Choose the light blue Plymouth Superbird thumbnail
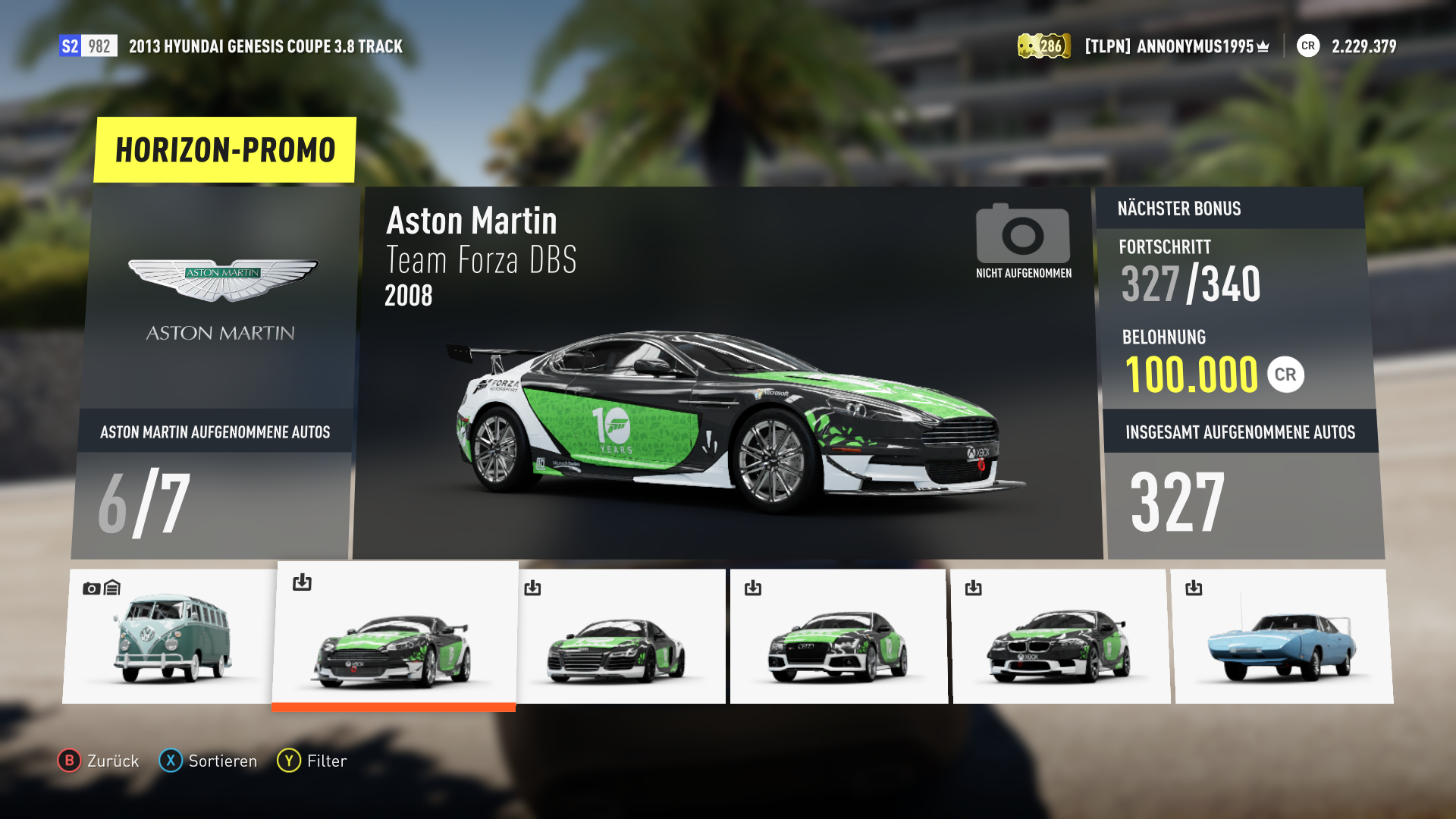The image size is (1456, 819). [x=1282, y=637]
